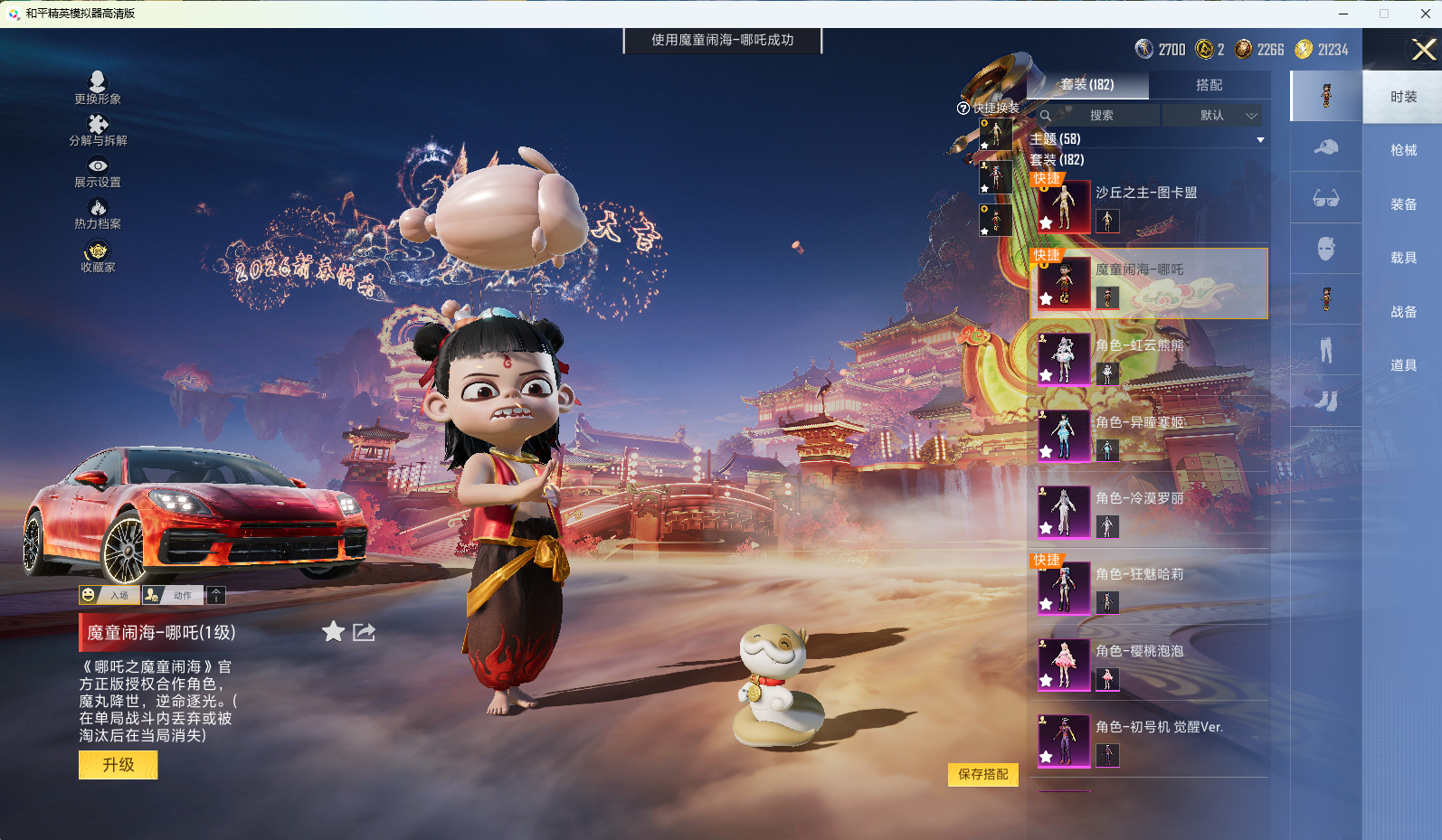The width and height of the screenshot is (1442, 840).
Task: Open the 更换形象 (change appearance) icon
Action: (99, 83)
